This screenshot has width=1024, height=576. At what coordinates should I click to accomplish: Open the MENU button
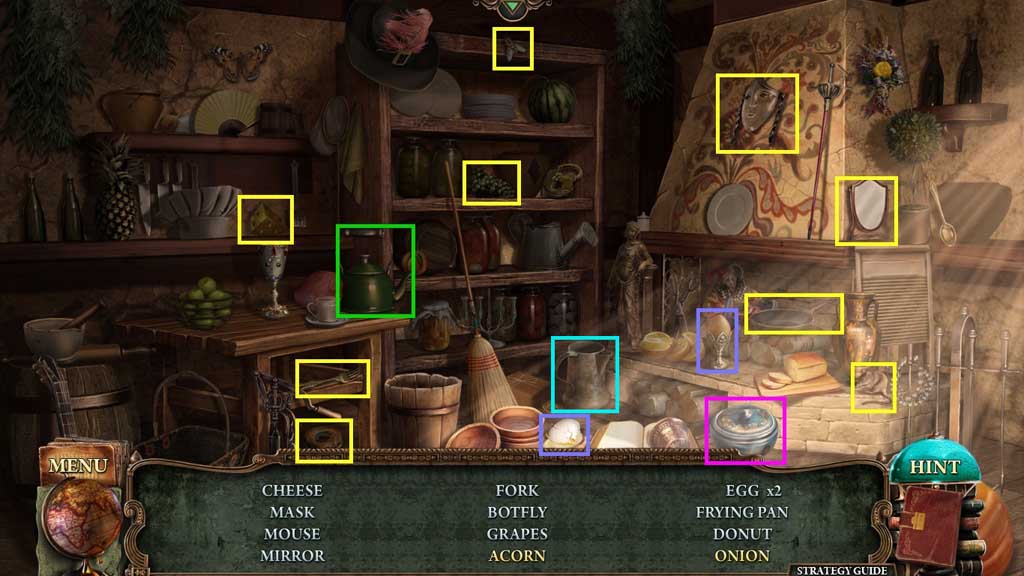pos(76,466)
